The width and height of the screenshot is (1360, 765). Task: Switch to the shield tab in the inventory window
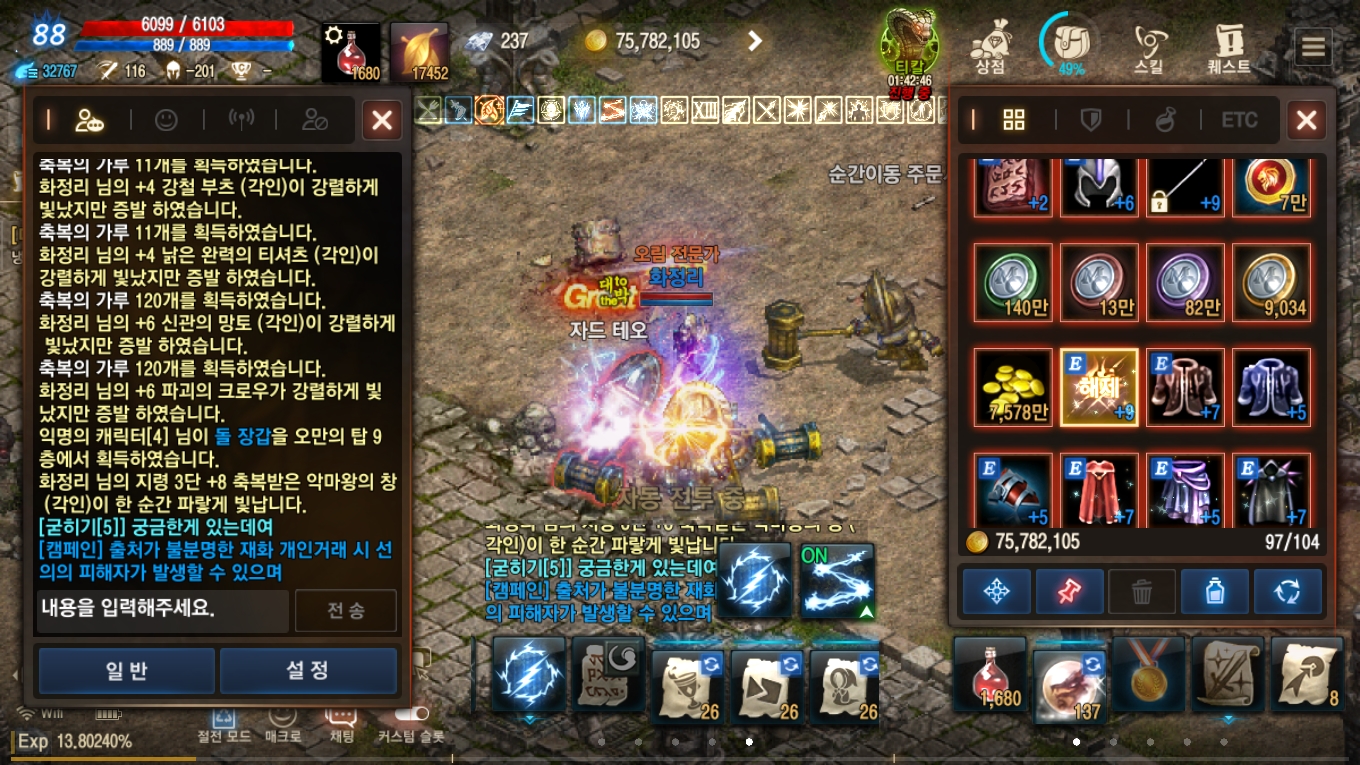1090,120
